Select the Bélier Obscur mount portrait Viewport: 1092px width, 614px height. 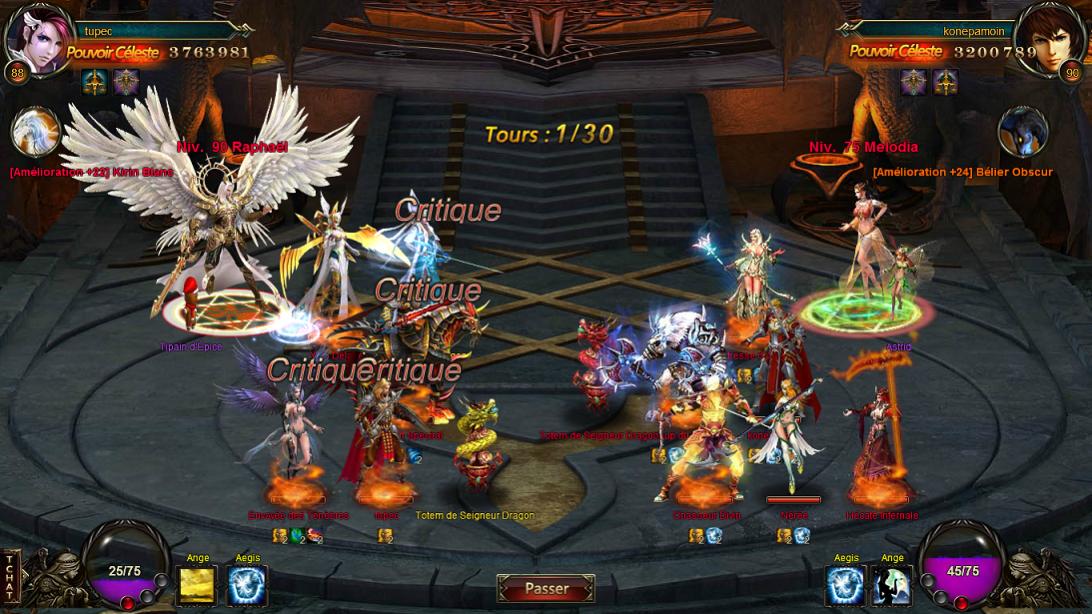1022,133
